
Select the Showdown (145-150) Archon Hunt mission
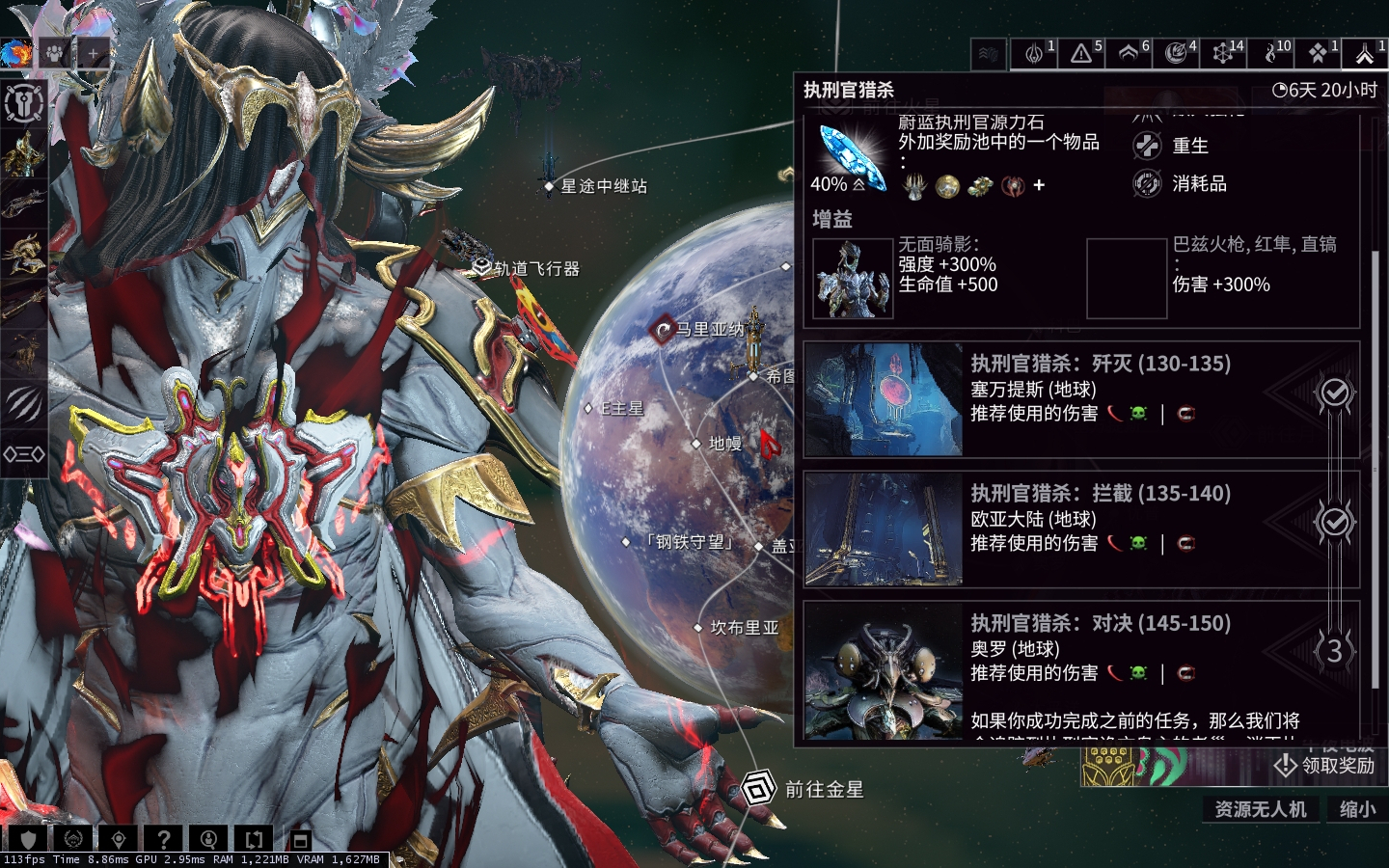click(1080, 660)
